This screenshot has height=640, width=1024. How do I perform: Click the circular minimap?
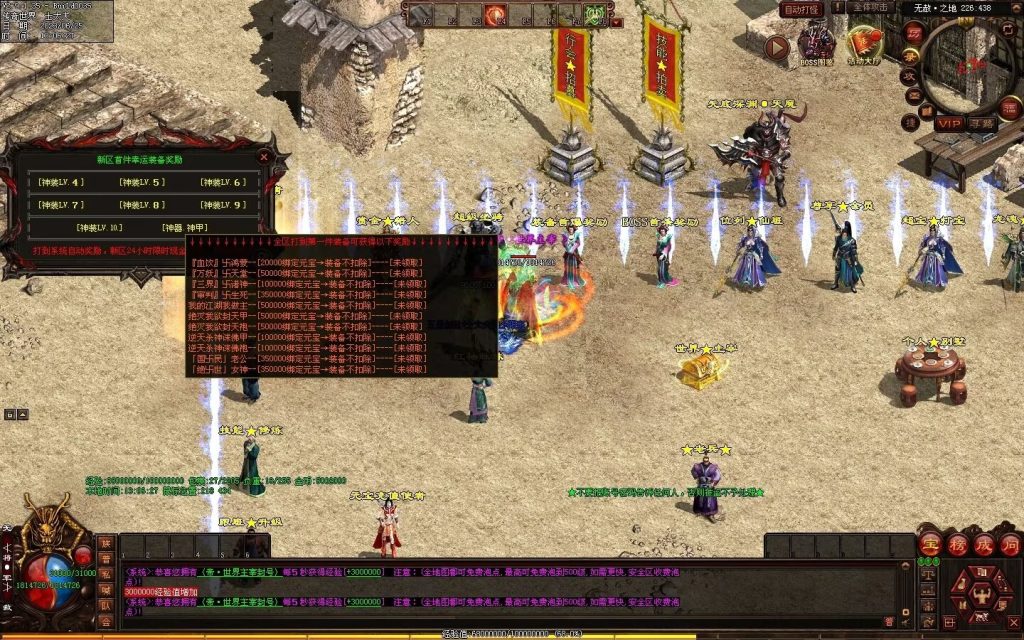(970, 65)
